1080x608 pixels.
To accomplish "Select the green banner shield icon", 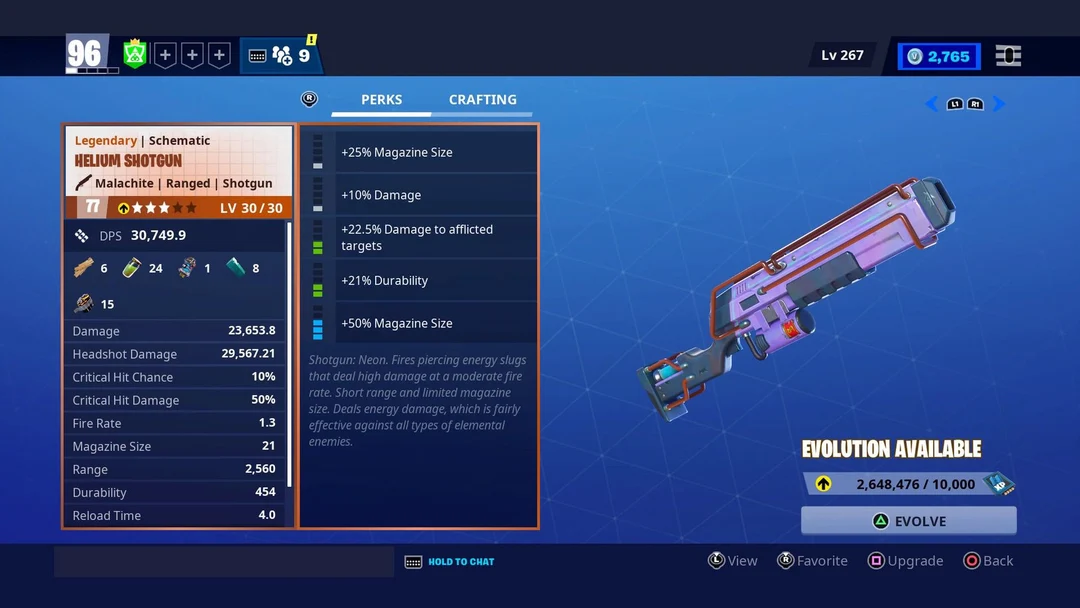I will pos(135,55).
